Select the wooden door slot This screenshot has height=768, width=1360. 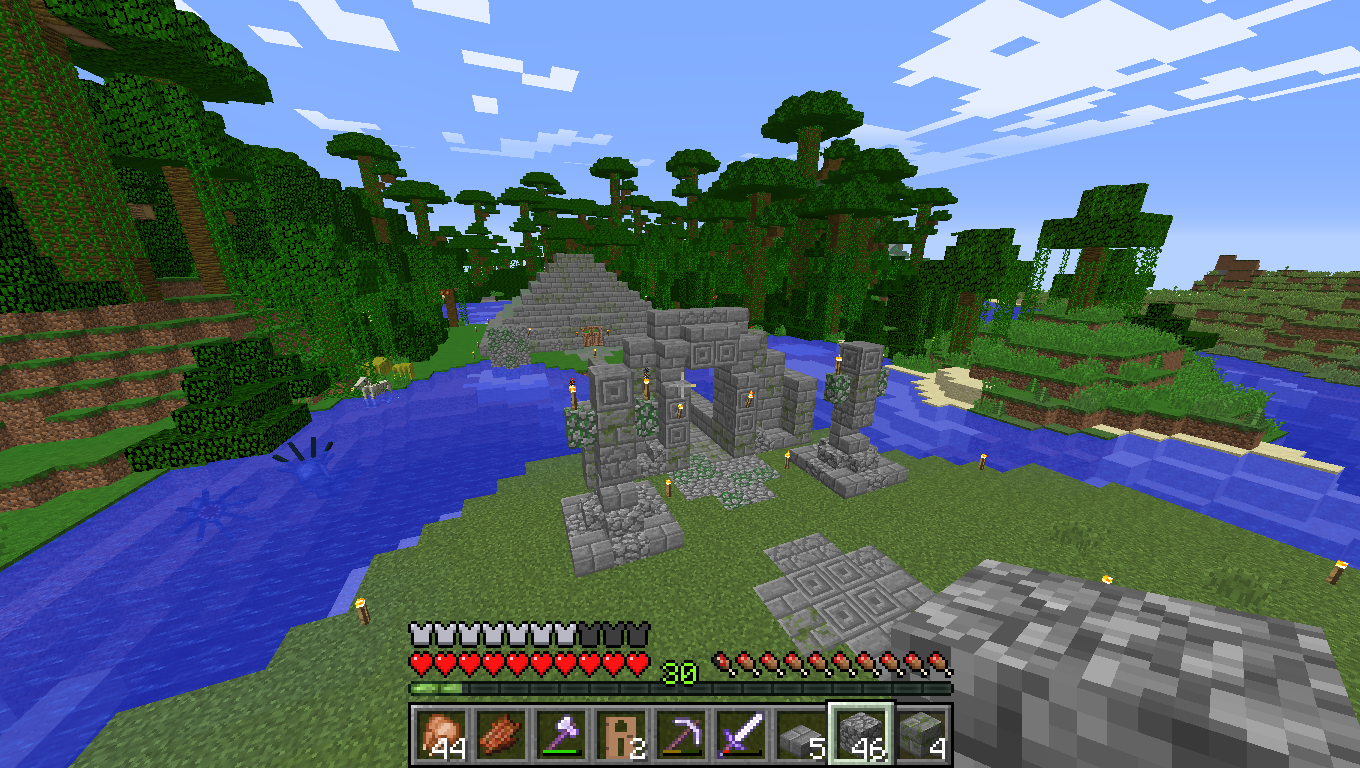click(x=620, y=735)
